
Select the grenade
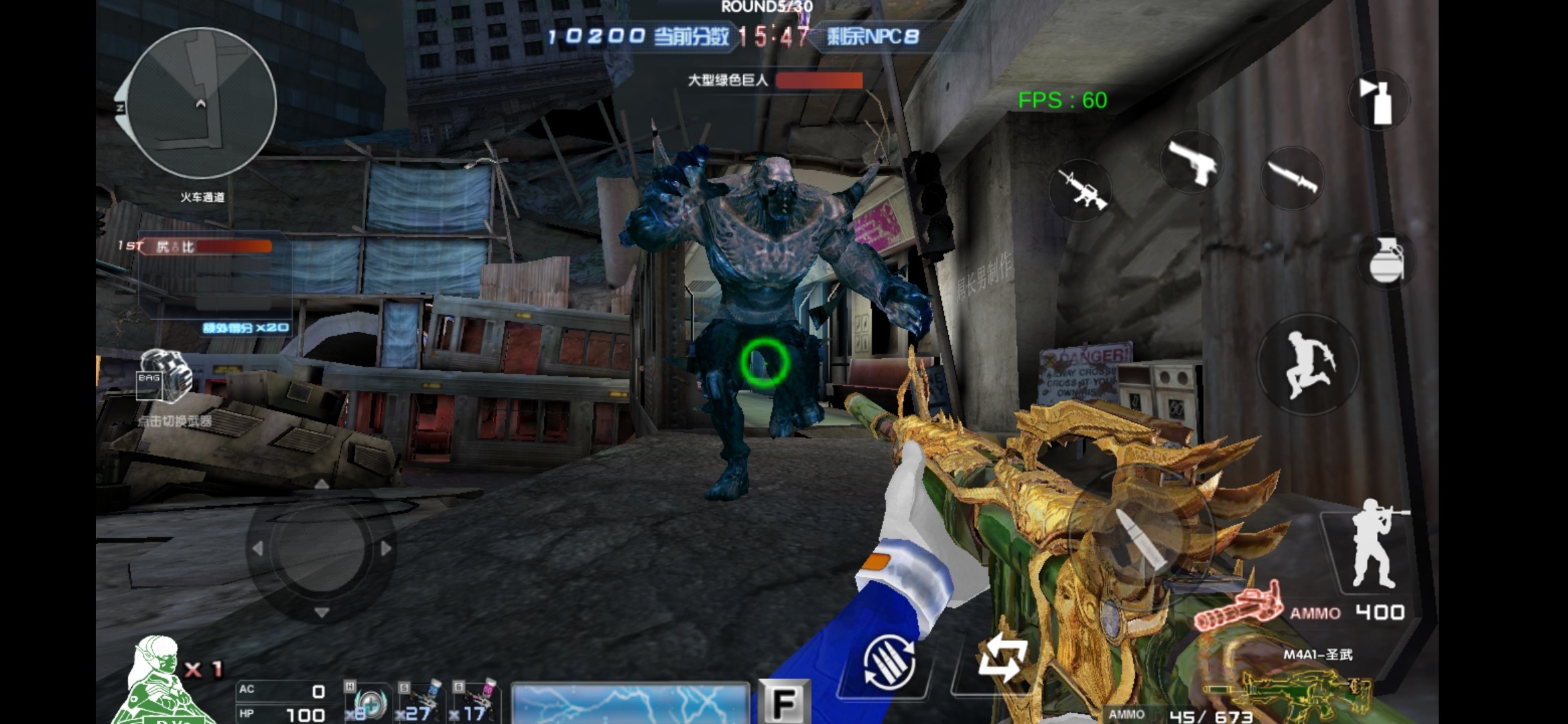tap(1384, 260)
